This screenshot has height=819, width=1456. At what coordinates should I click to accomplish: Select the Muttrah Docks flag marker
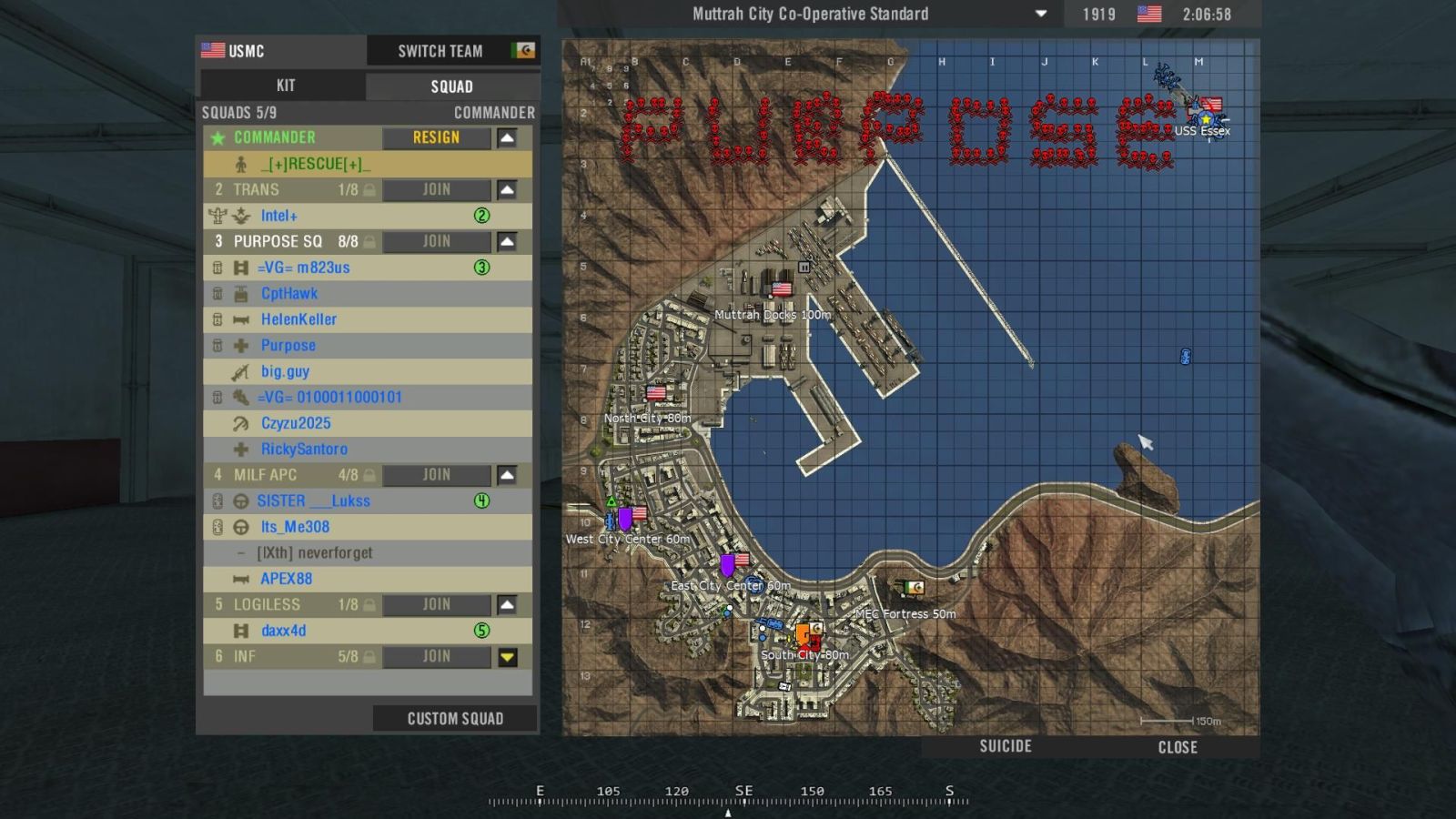[x=782, y=290]
